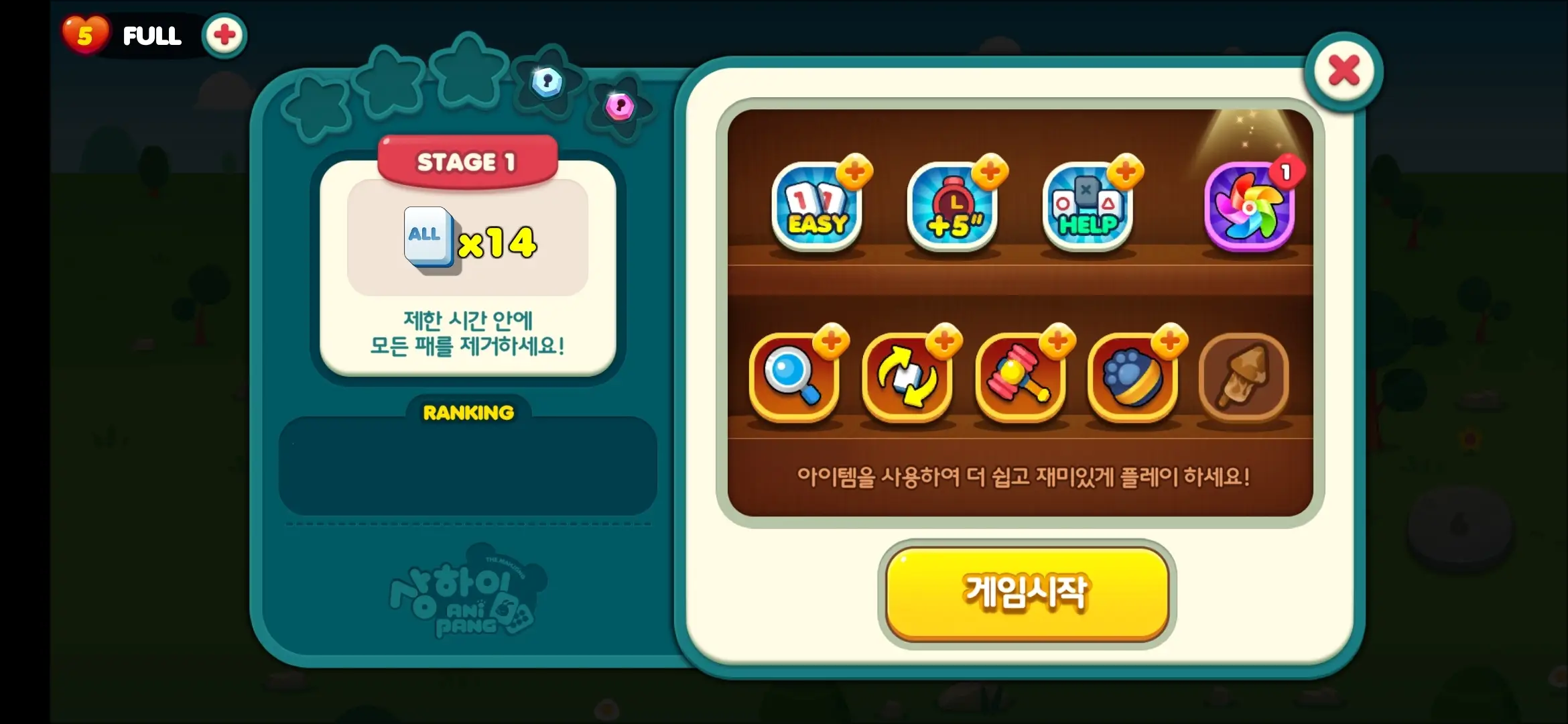
Task: Tap the locked star with the blue lock
Action: click(x=547, y=82)
